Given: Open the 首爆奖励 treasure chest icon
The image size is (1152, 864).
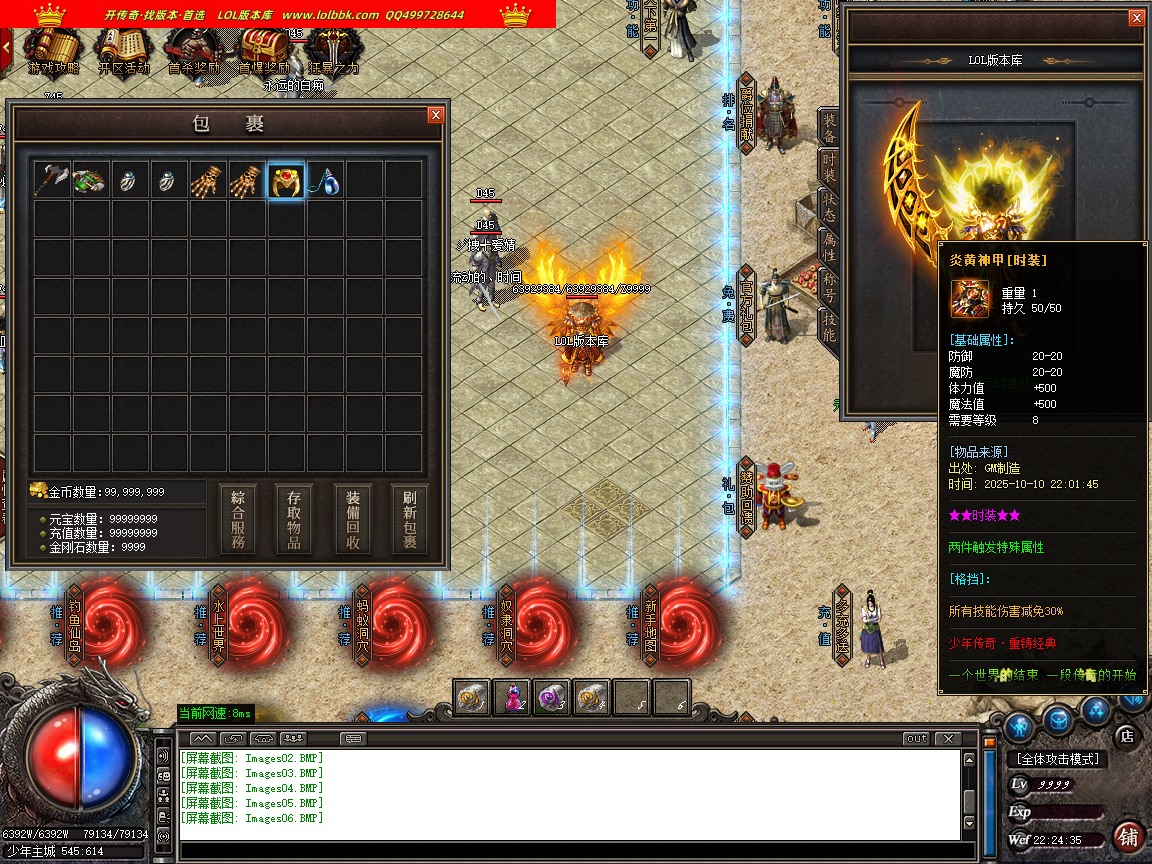Looking at the screenshot, I should point(264,50).
